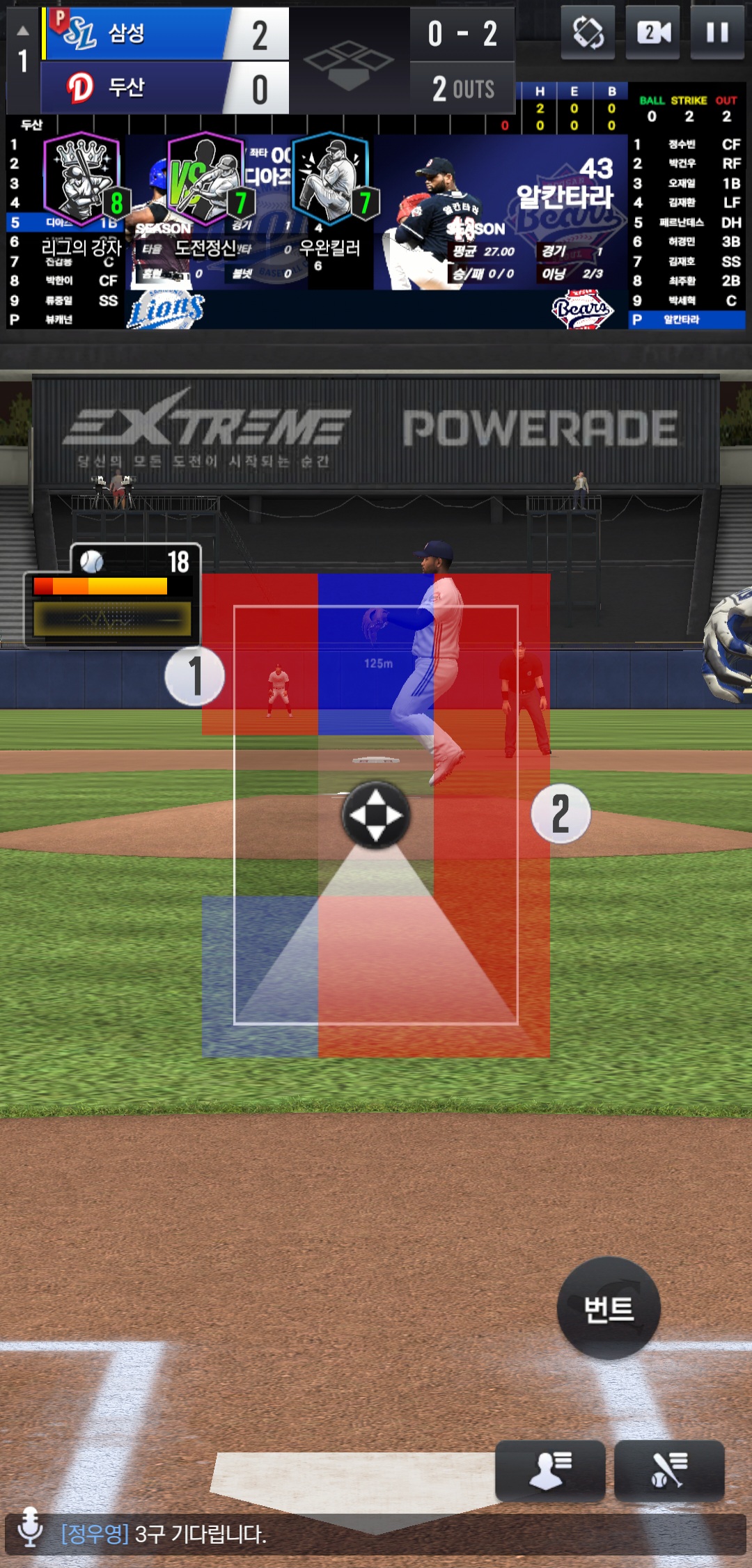Select the 리그의 강자 skill card
The image size is (752, 1568).
tap(81, 181)
